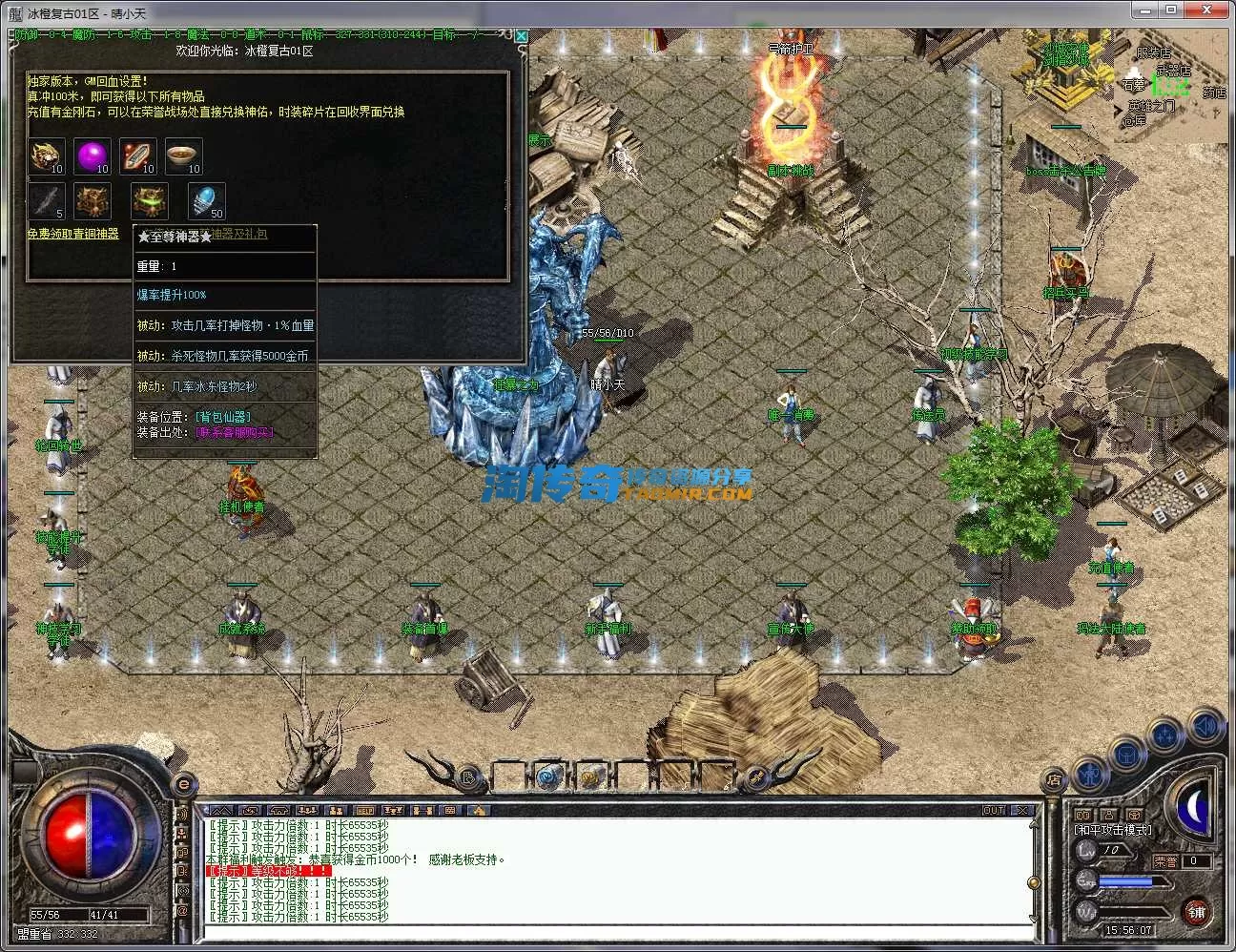Toggle the sound speaker round button
This screenshot has height=952, width=1236.
[x=1204, y=727]
